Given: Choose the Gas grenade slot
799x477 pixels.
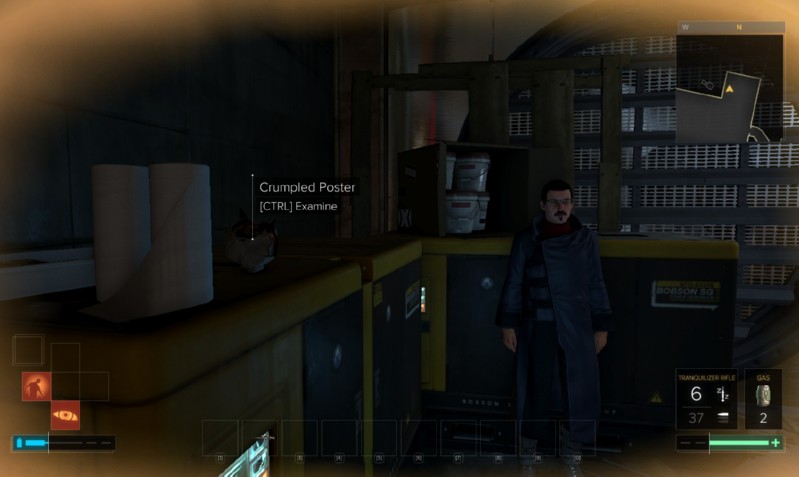Looking at the screenshot, I should pyautogui.click(x=763, y=399).
